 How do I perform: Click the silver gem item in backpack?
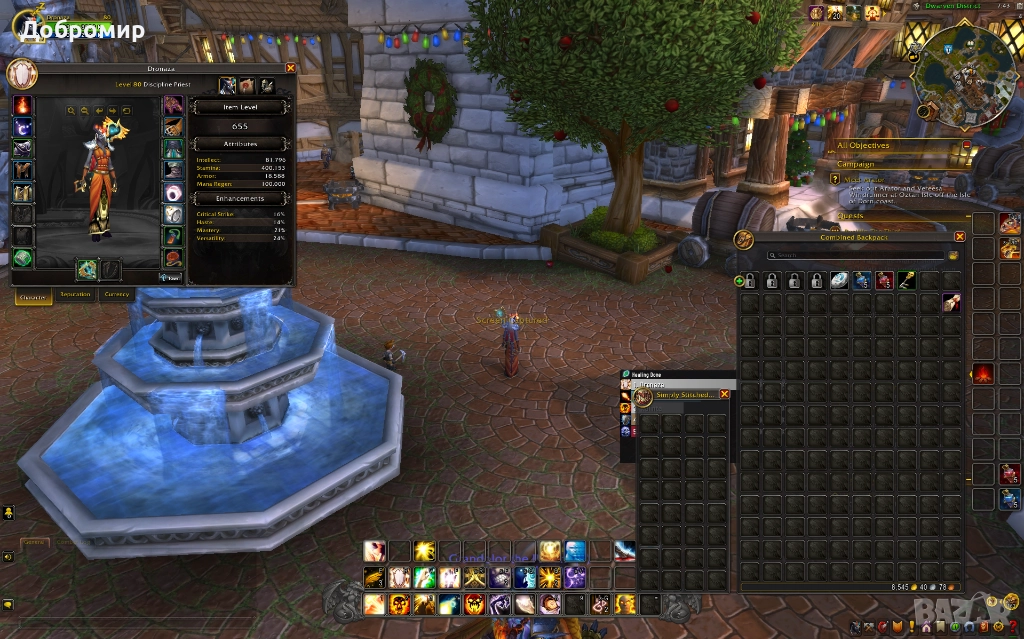(839, 281)
